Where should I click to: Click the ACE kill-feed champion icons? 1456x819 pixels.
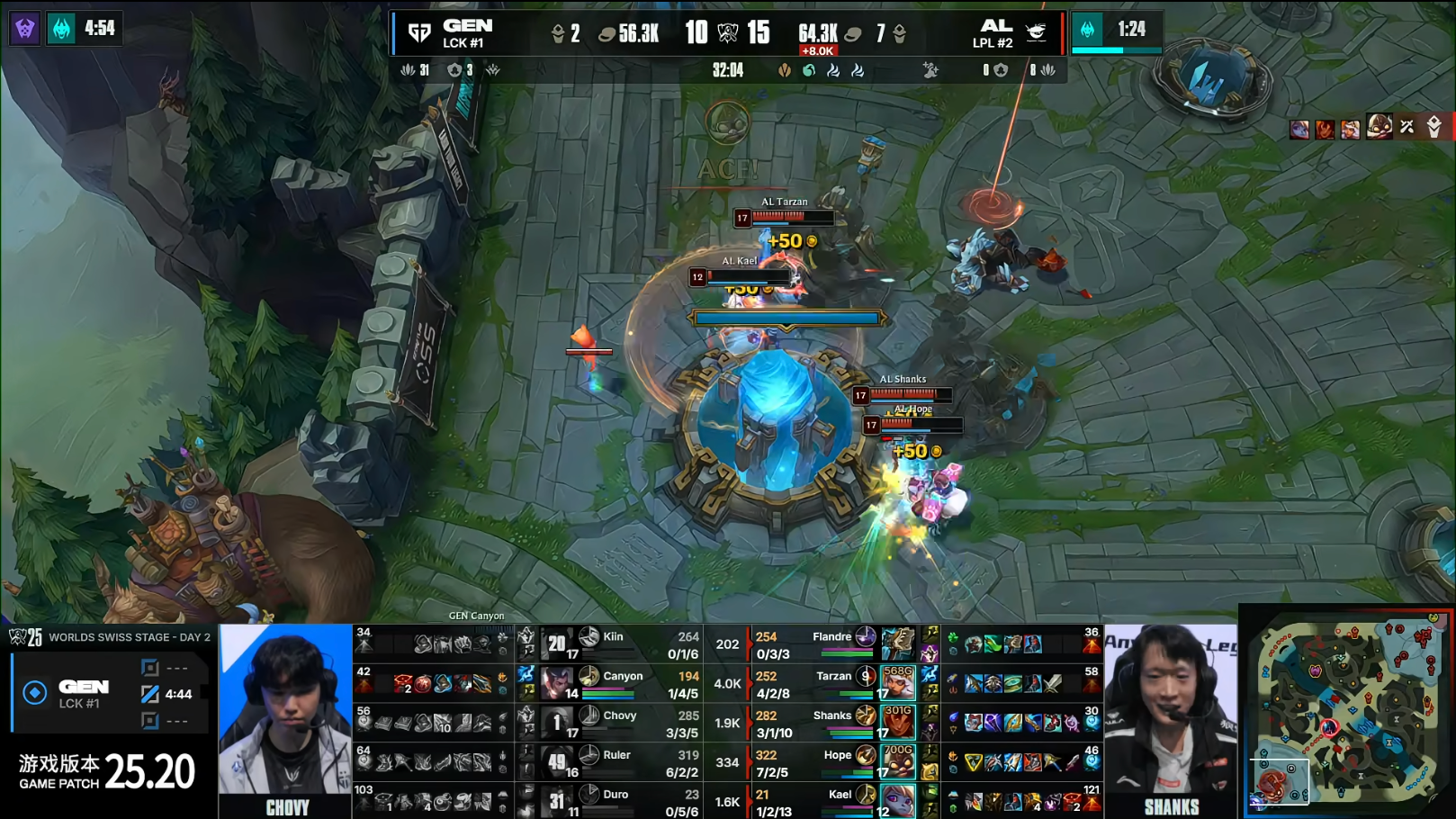coord(1365,128)
